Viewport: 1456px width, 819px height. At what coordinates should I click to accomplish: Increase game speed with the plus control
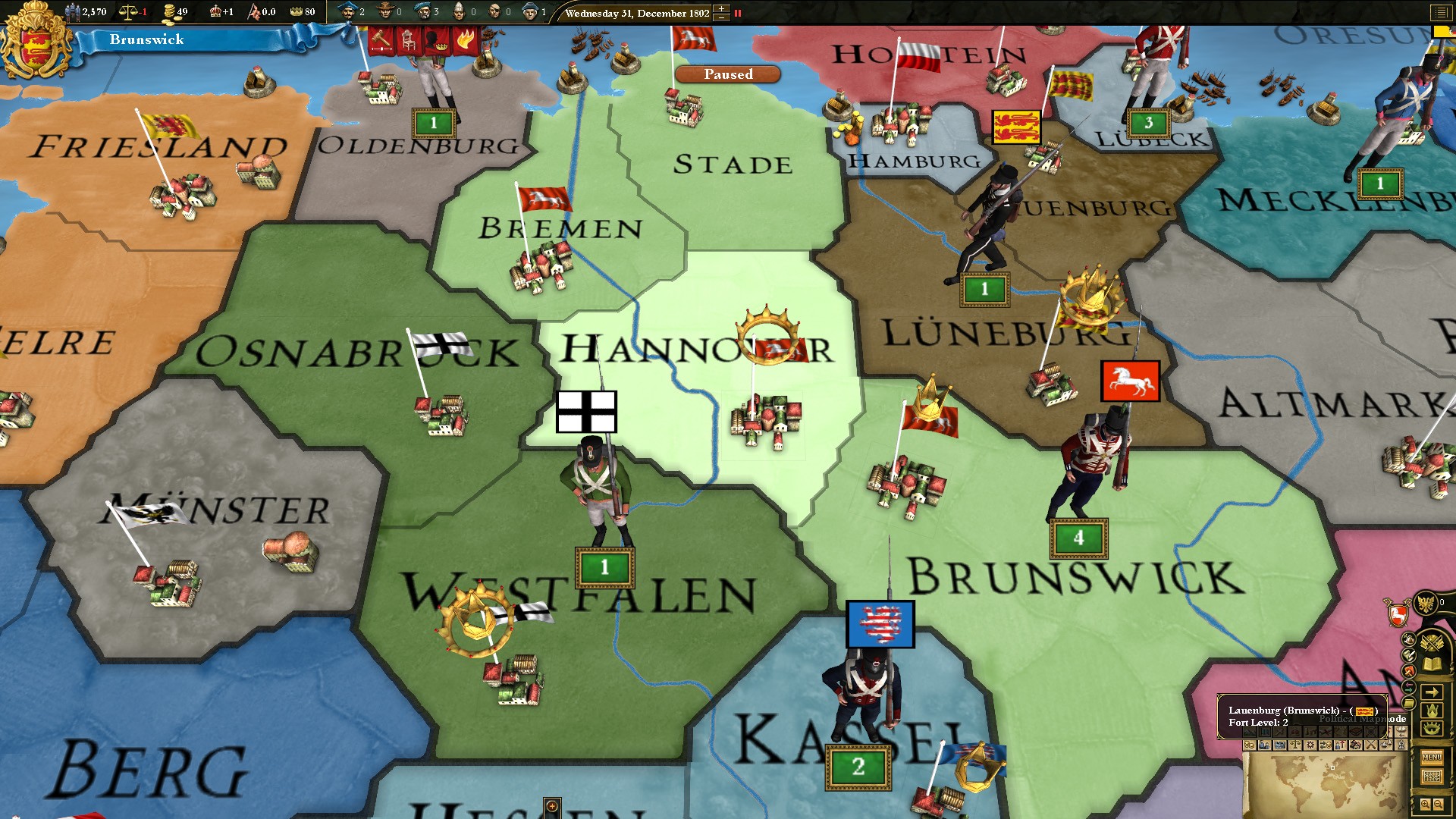(x=720, y=8)
